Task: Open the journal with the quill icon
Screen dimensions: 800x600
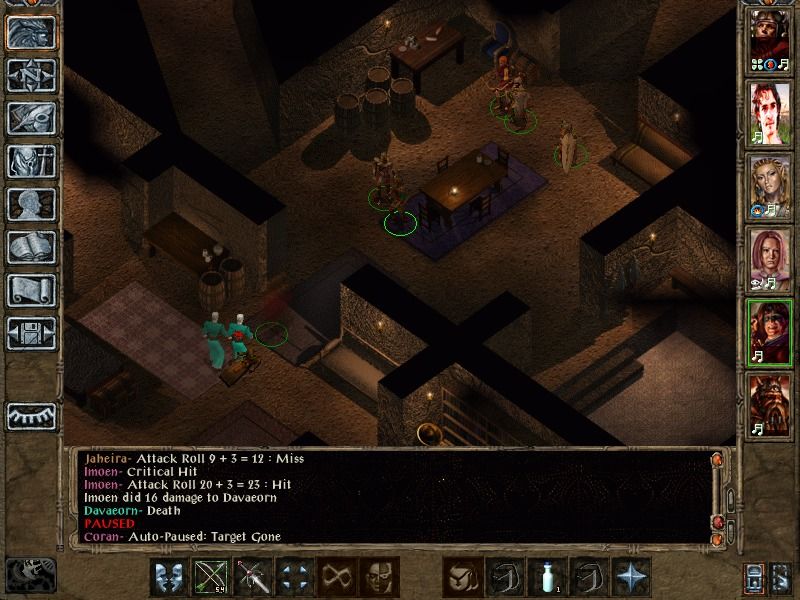Action: [x=31, y=117]
